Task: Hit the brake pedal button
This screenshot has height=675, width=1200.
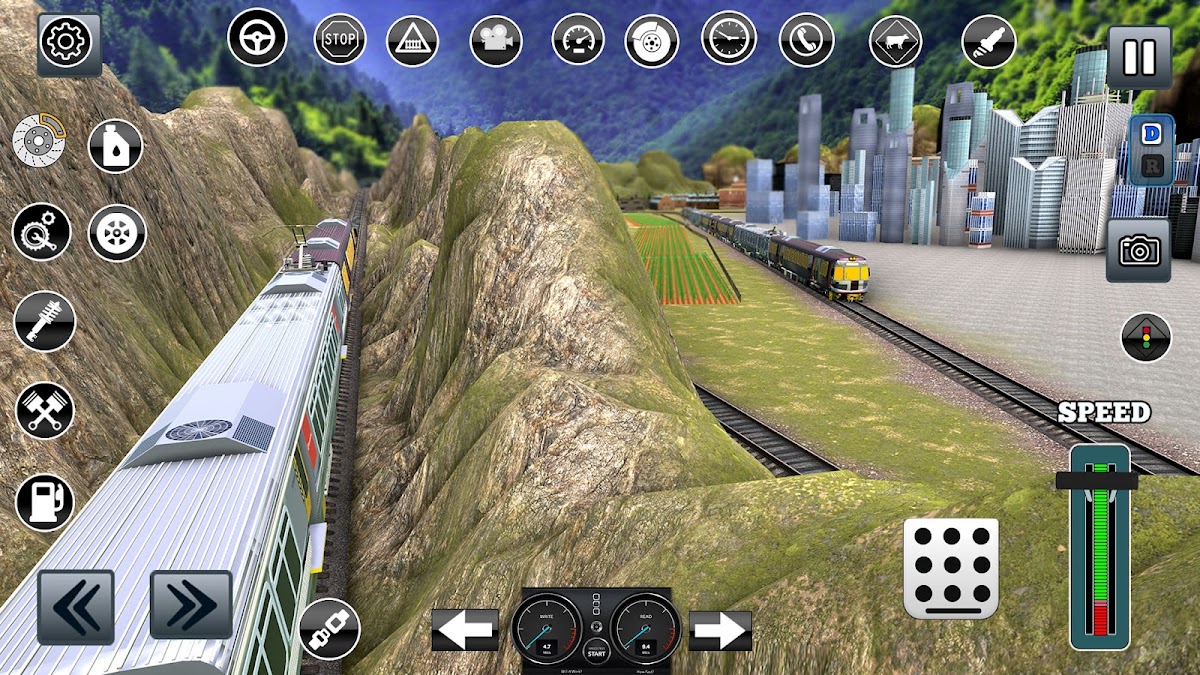Action: [951, 568]
